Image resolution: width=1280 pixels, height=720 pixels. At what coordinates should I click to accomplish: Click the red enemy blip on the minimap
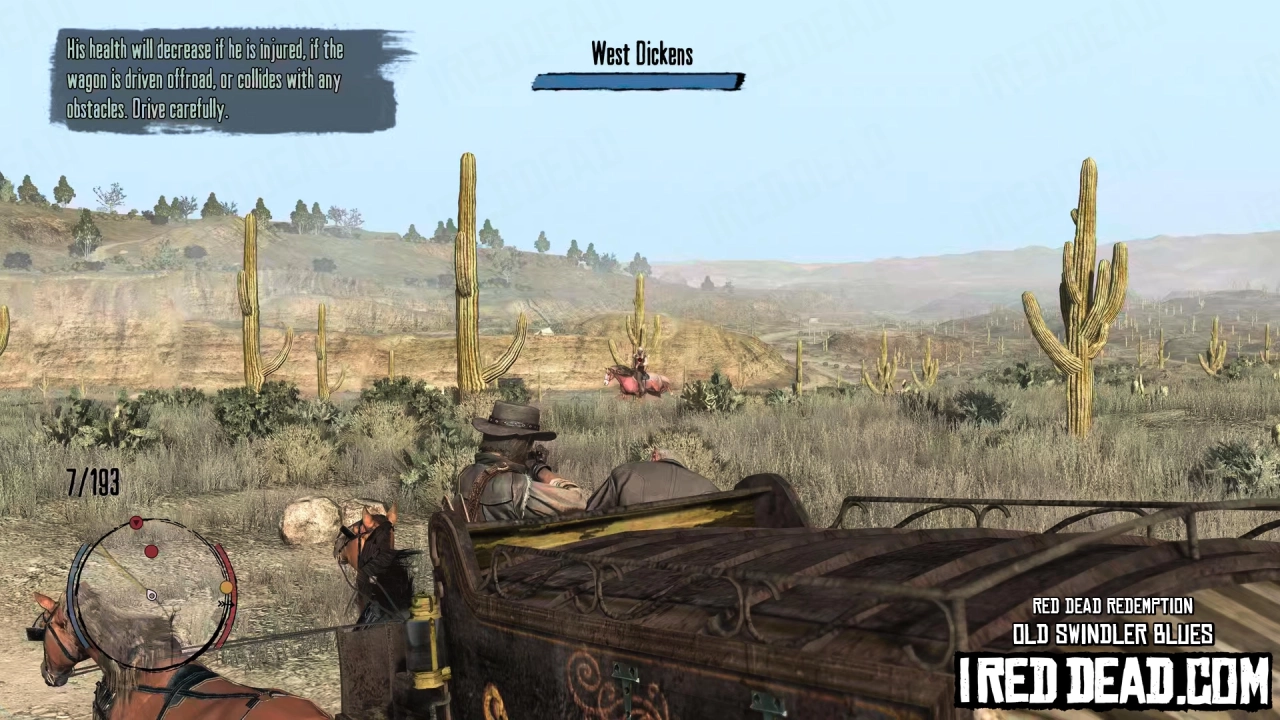pyautogui.click(x=152, y=552)
